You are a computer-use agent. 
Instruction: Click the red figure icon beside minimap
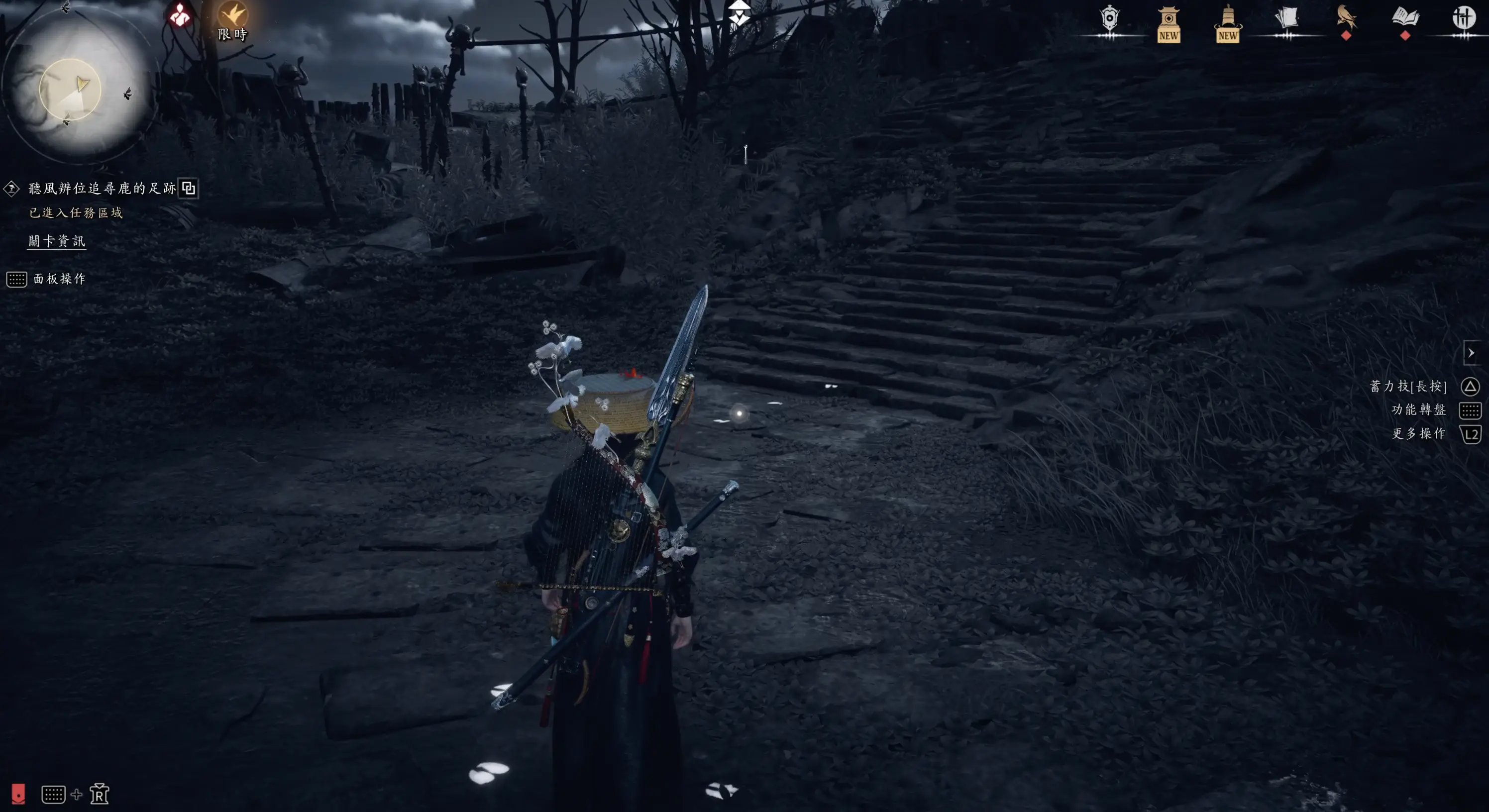[180, 15]
